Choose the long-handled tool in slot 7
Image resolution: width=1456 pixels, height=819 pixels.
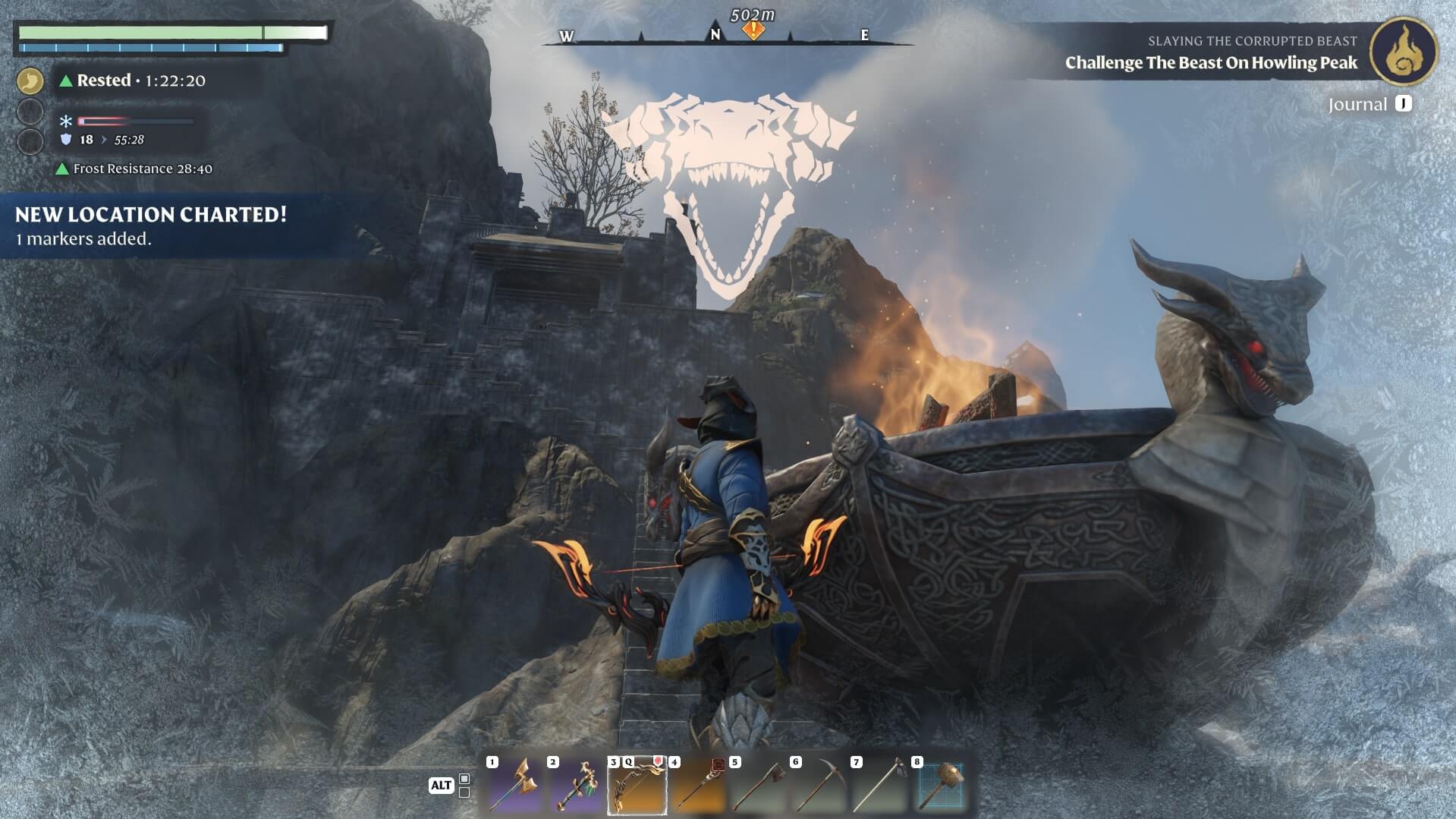880,786
